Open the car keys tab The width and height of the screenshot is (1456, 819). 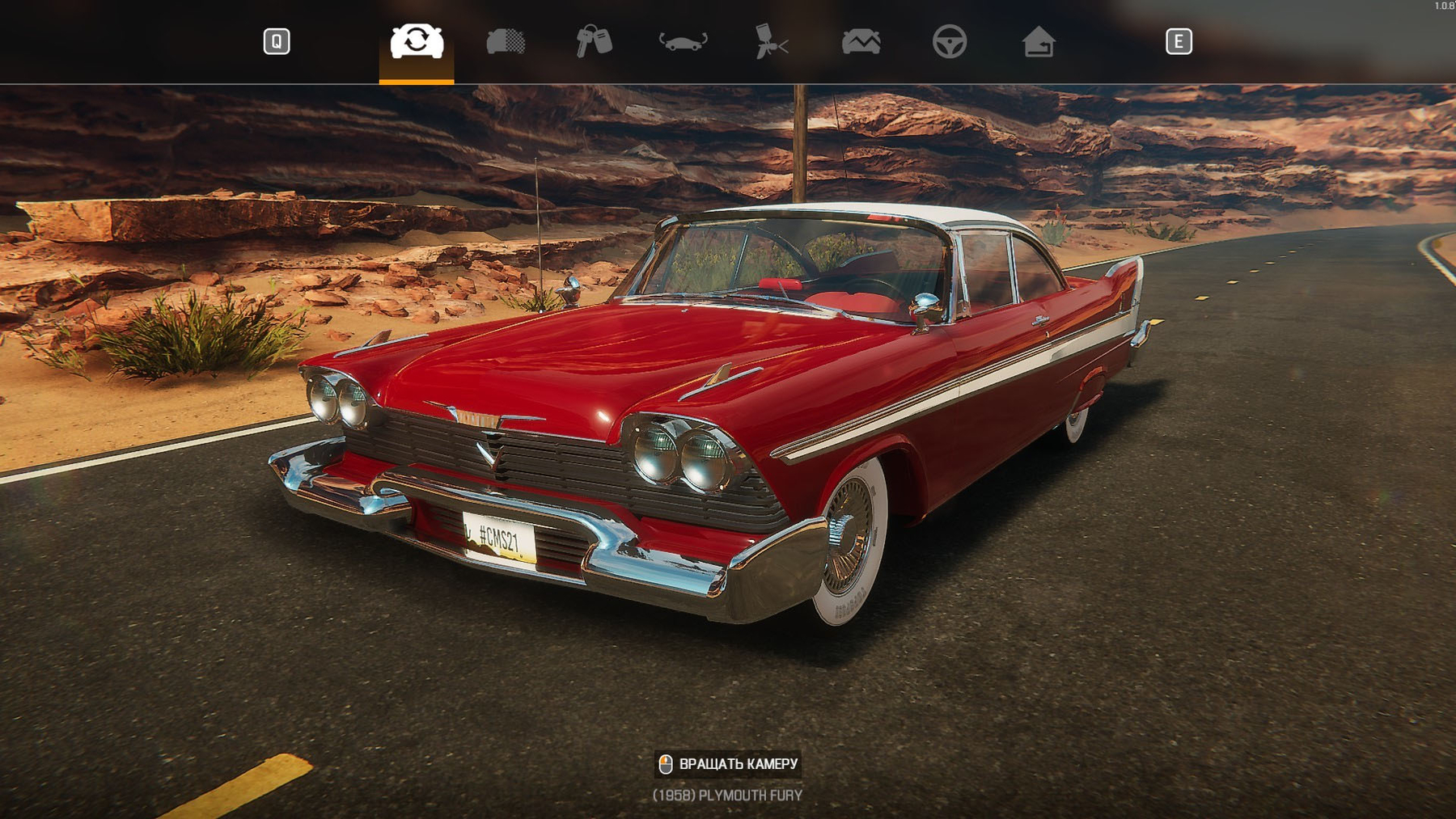pos(594,41)
